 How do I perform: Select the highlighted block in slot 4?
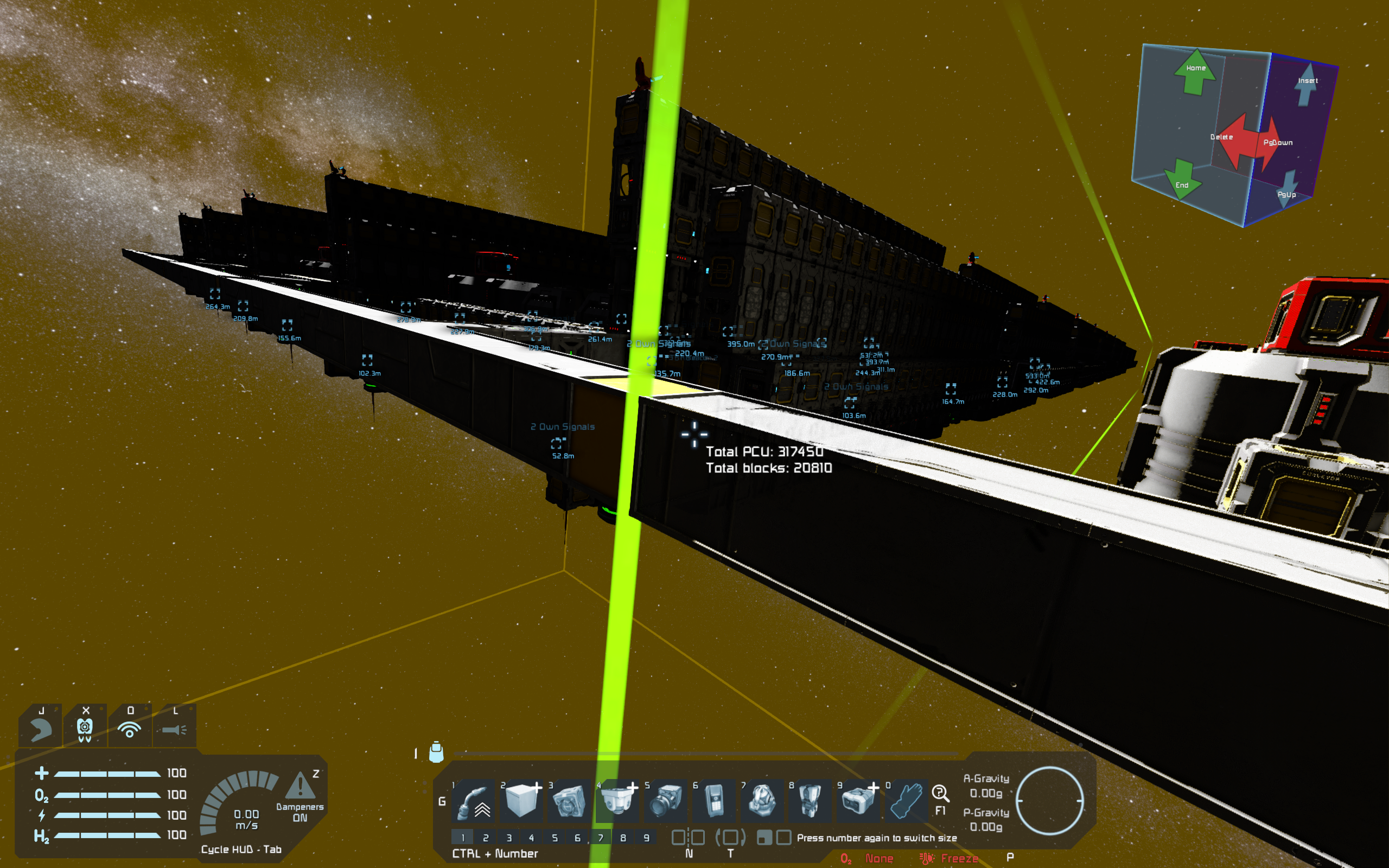pyautogui.click(x=617, y=801)
